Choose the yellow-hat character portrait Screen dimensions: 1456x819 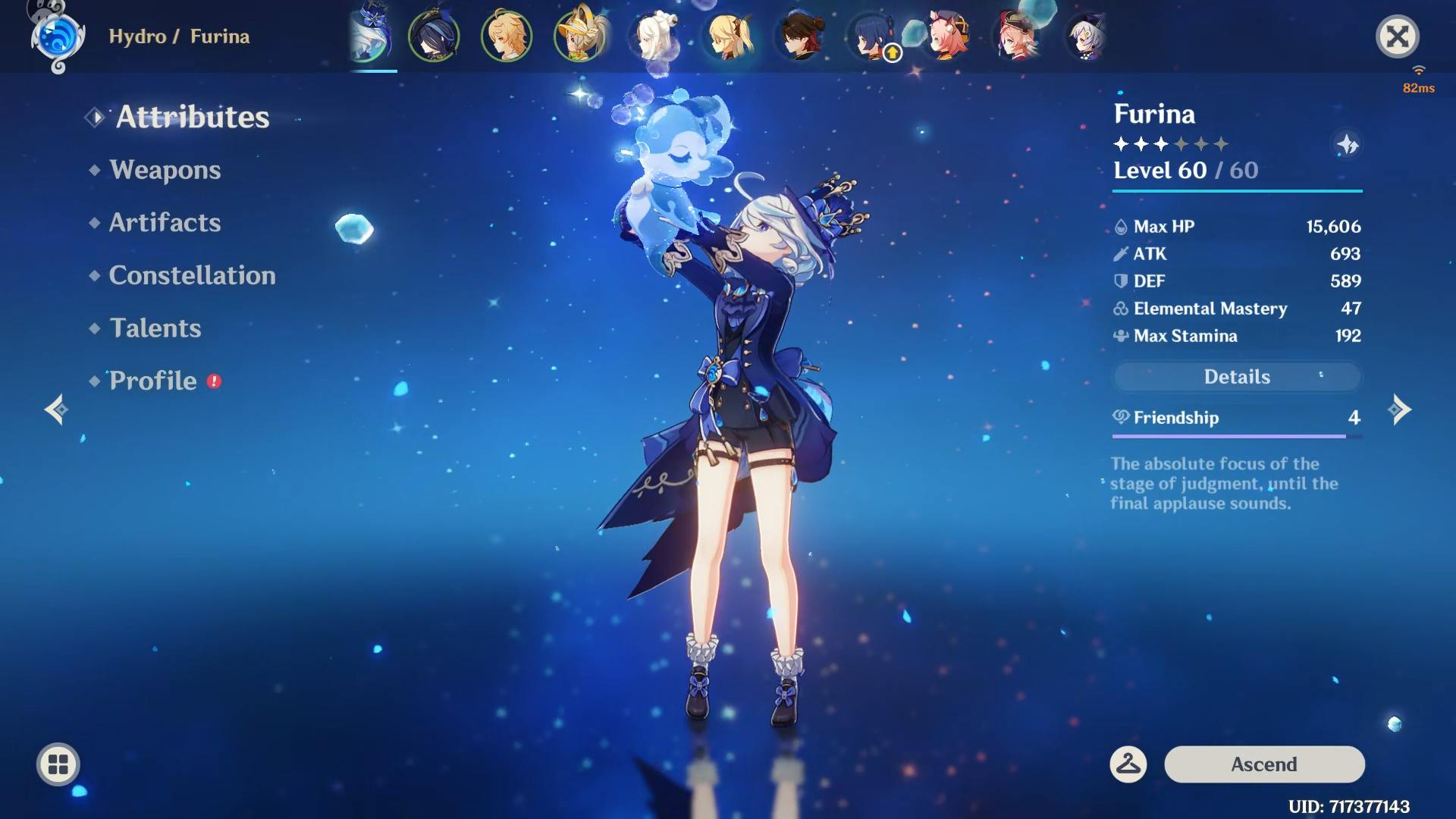point(579,36)
